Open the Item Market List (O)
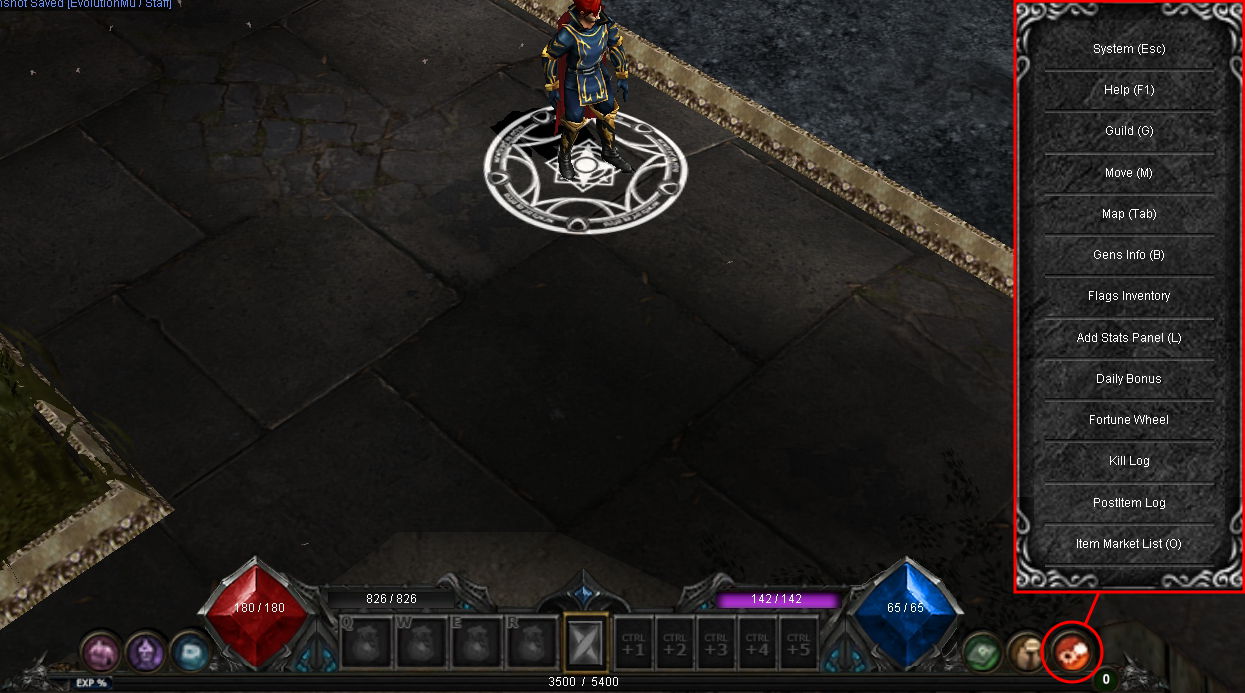Screen dimensions: 1245x693 pos(1129,544)
